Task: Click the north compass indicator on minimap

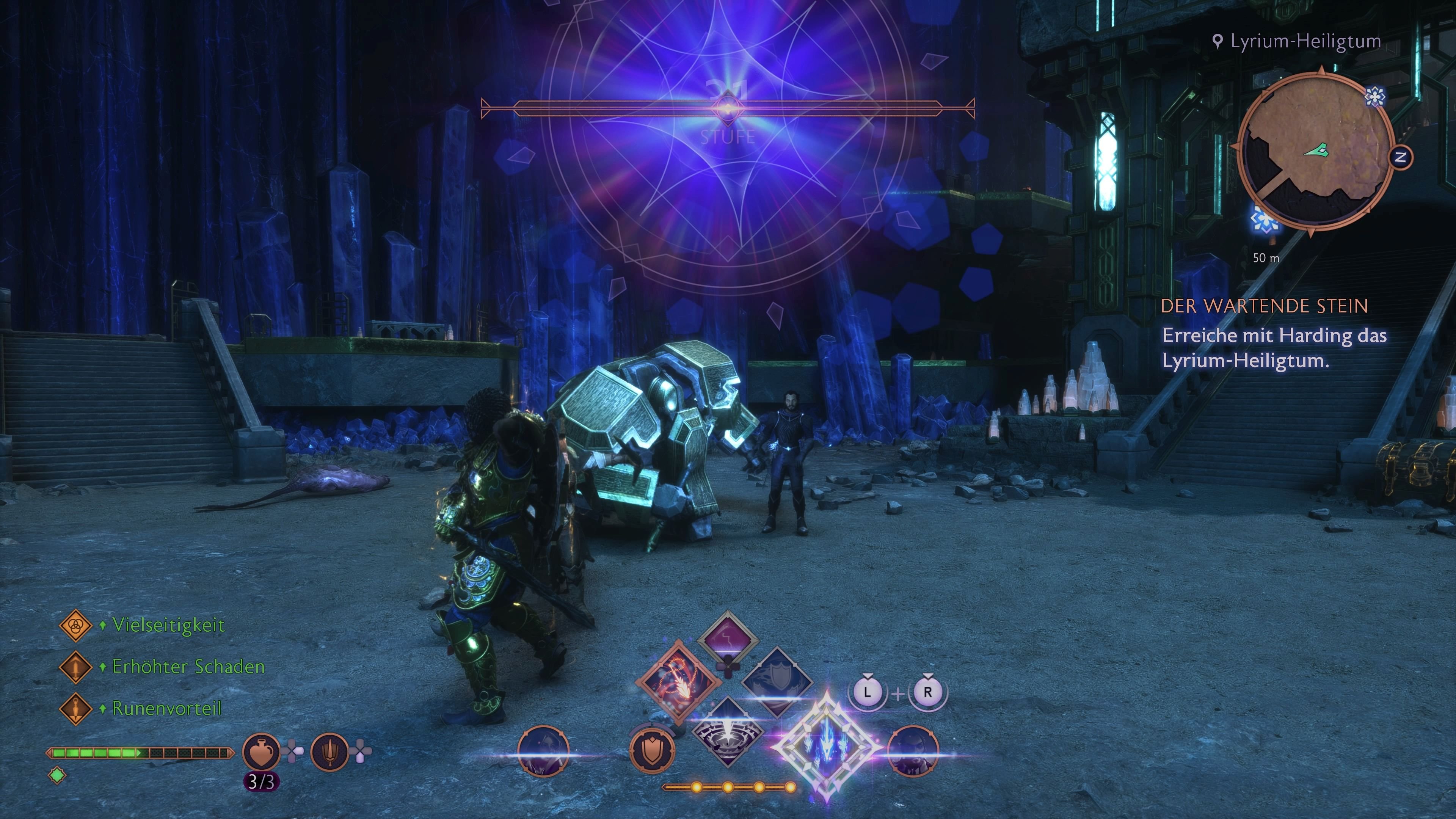Action: [1401, 158]
